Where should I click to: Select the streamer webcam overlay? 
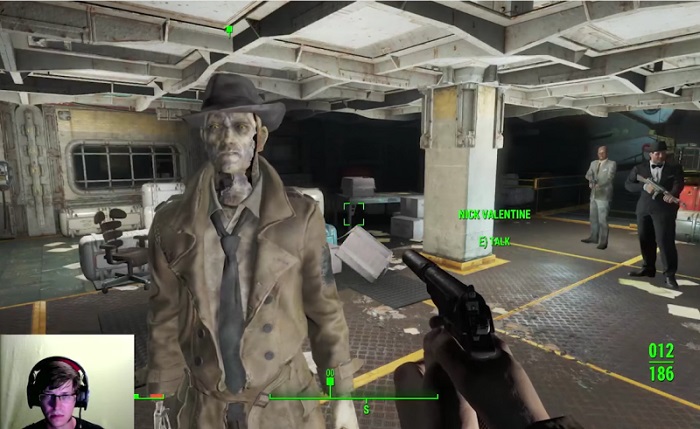coord(67,381)
